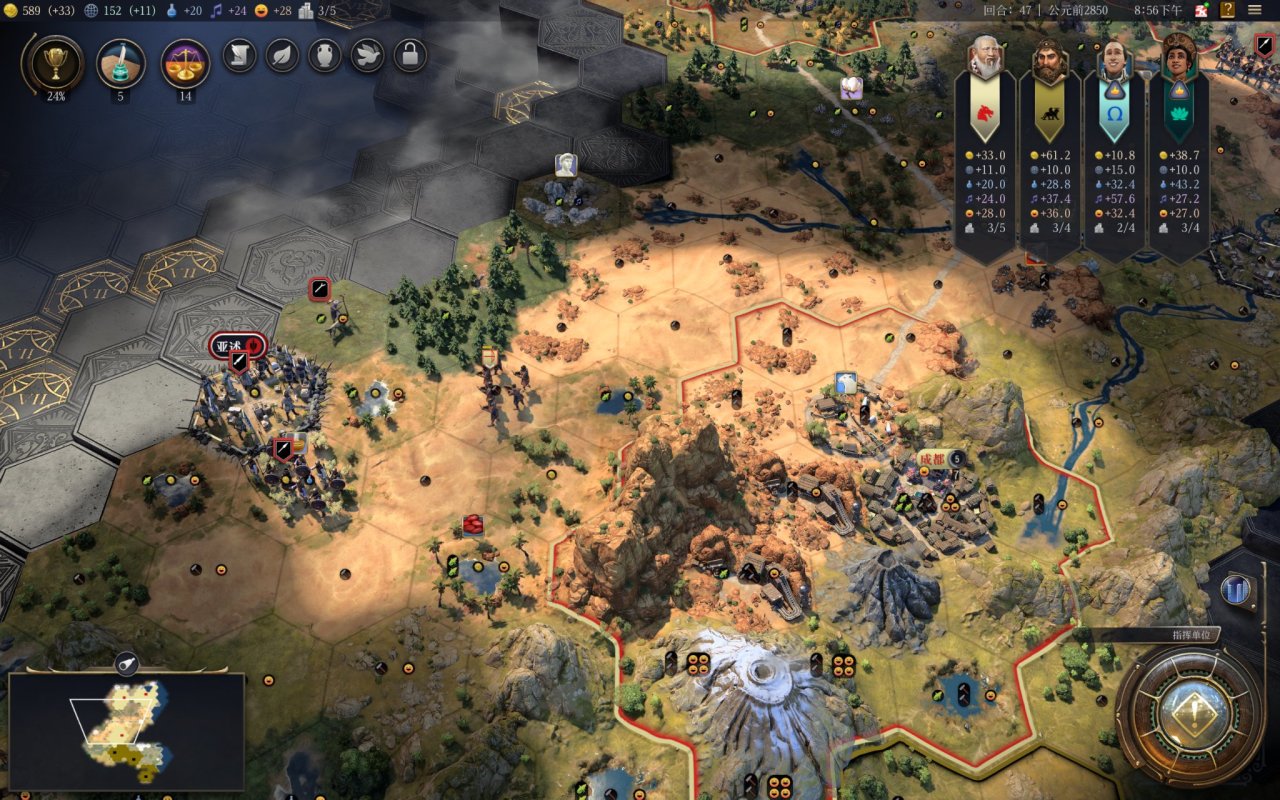Choose the leader with the omega banner
The height and width of the screenshot is (800, 1280).
tap(1114, 60)
